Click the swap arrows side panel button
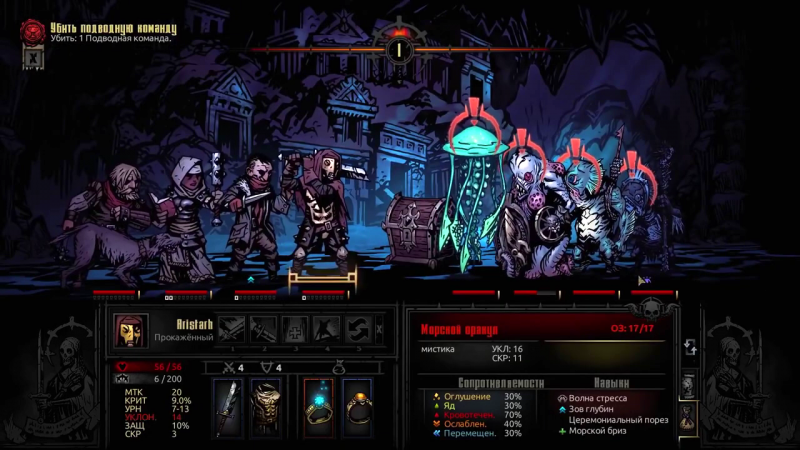800x450 pixels. pos(690,347)
